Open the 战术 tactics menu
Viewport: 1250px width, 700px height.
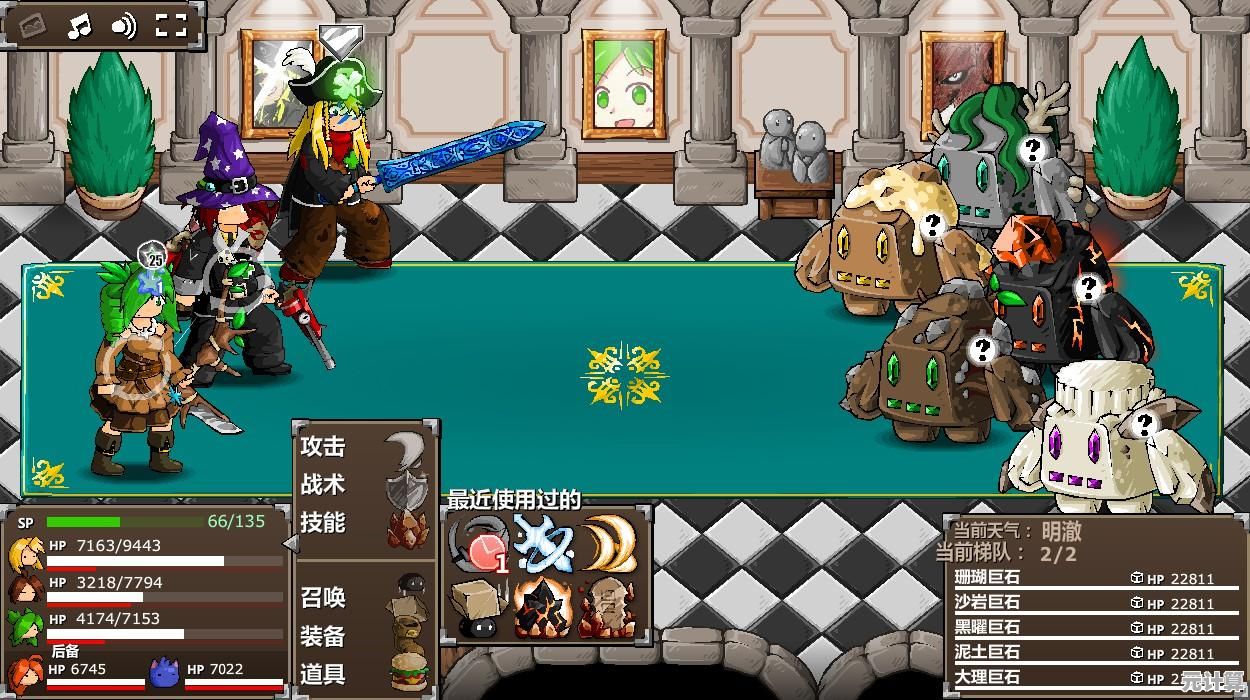[x=324, y=485]
